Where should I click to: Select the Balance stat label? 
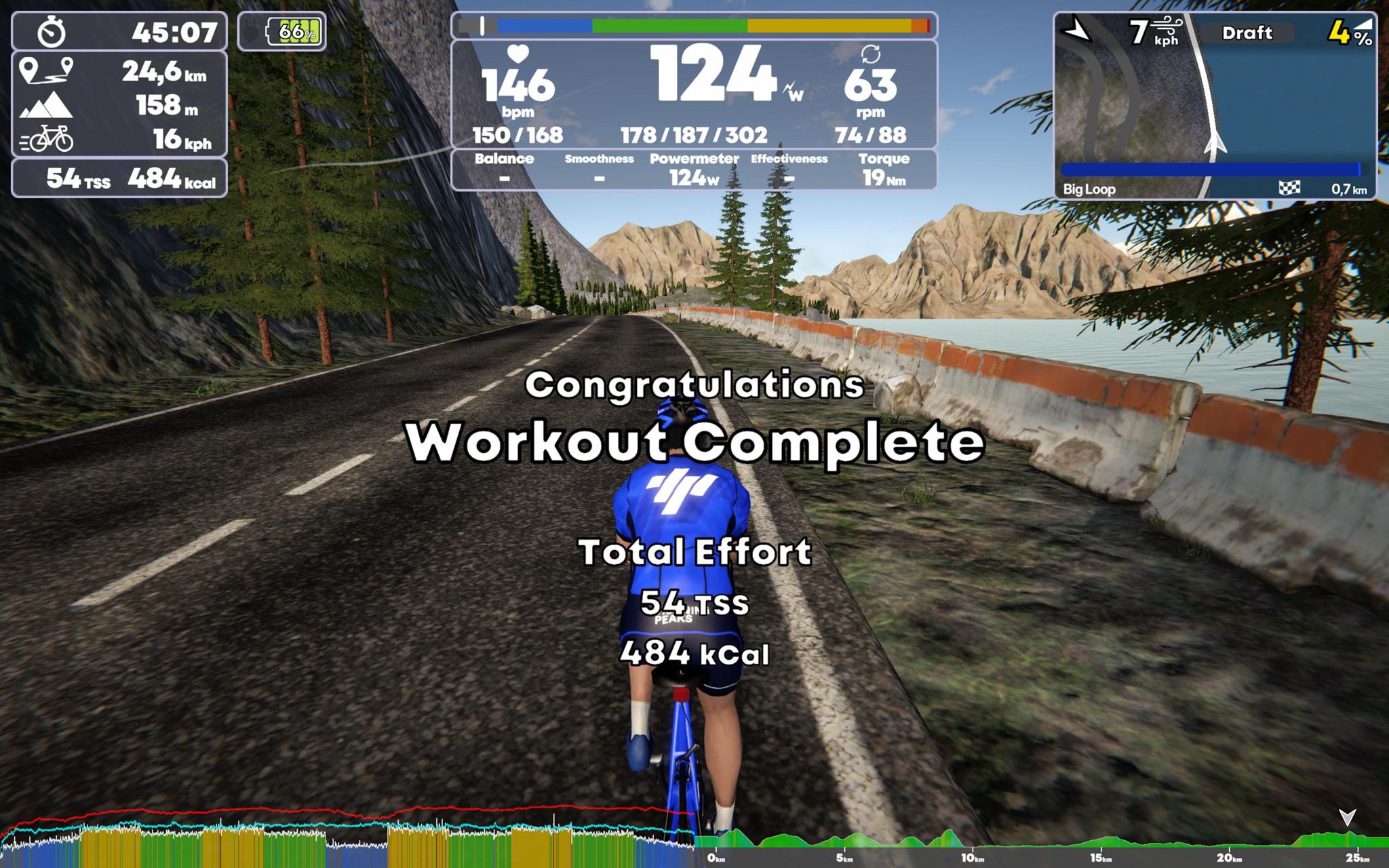(503, 159)
